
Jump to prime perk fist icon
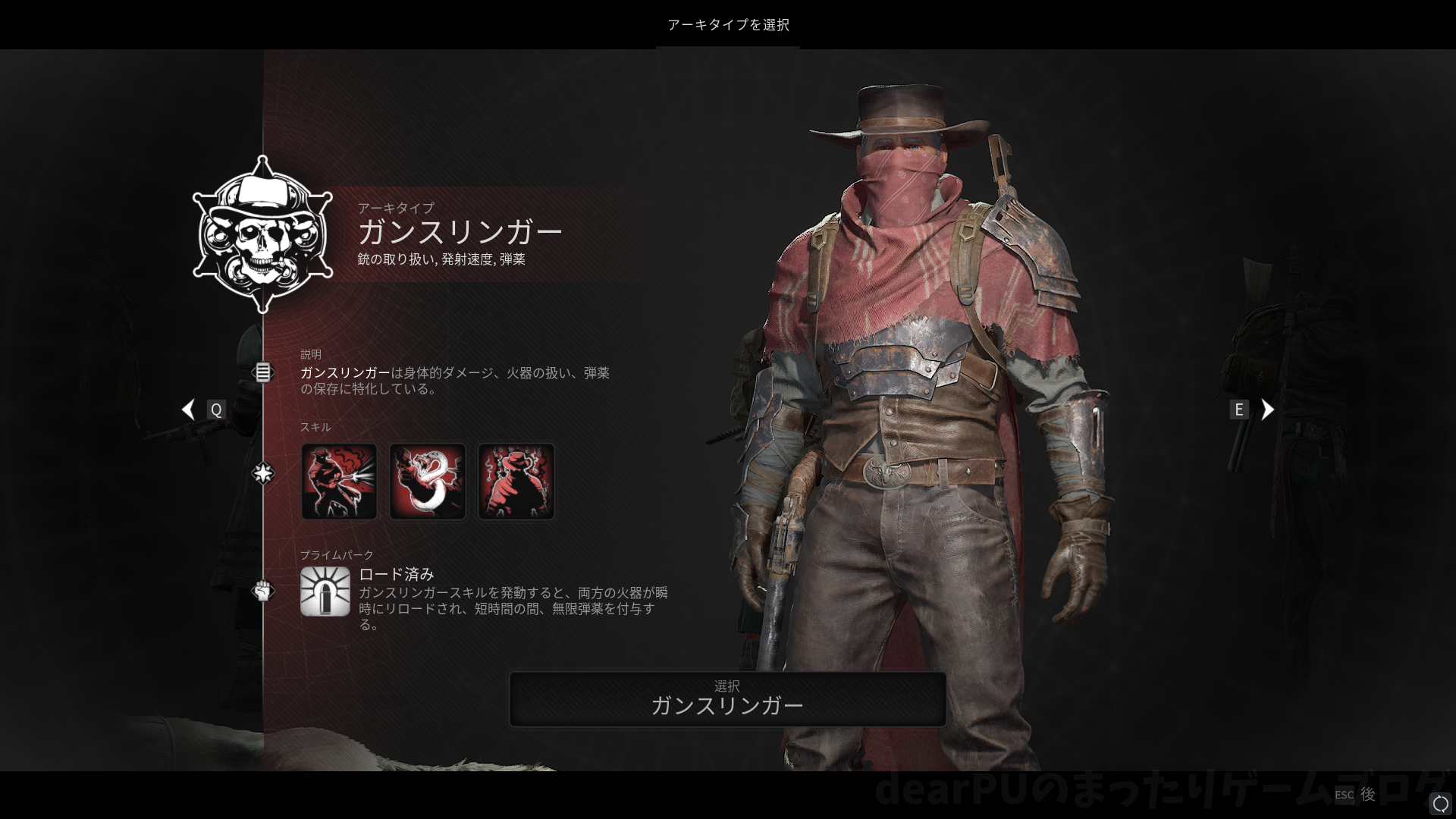click(262, 590)
